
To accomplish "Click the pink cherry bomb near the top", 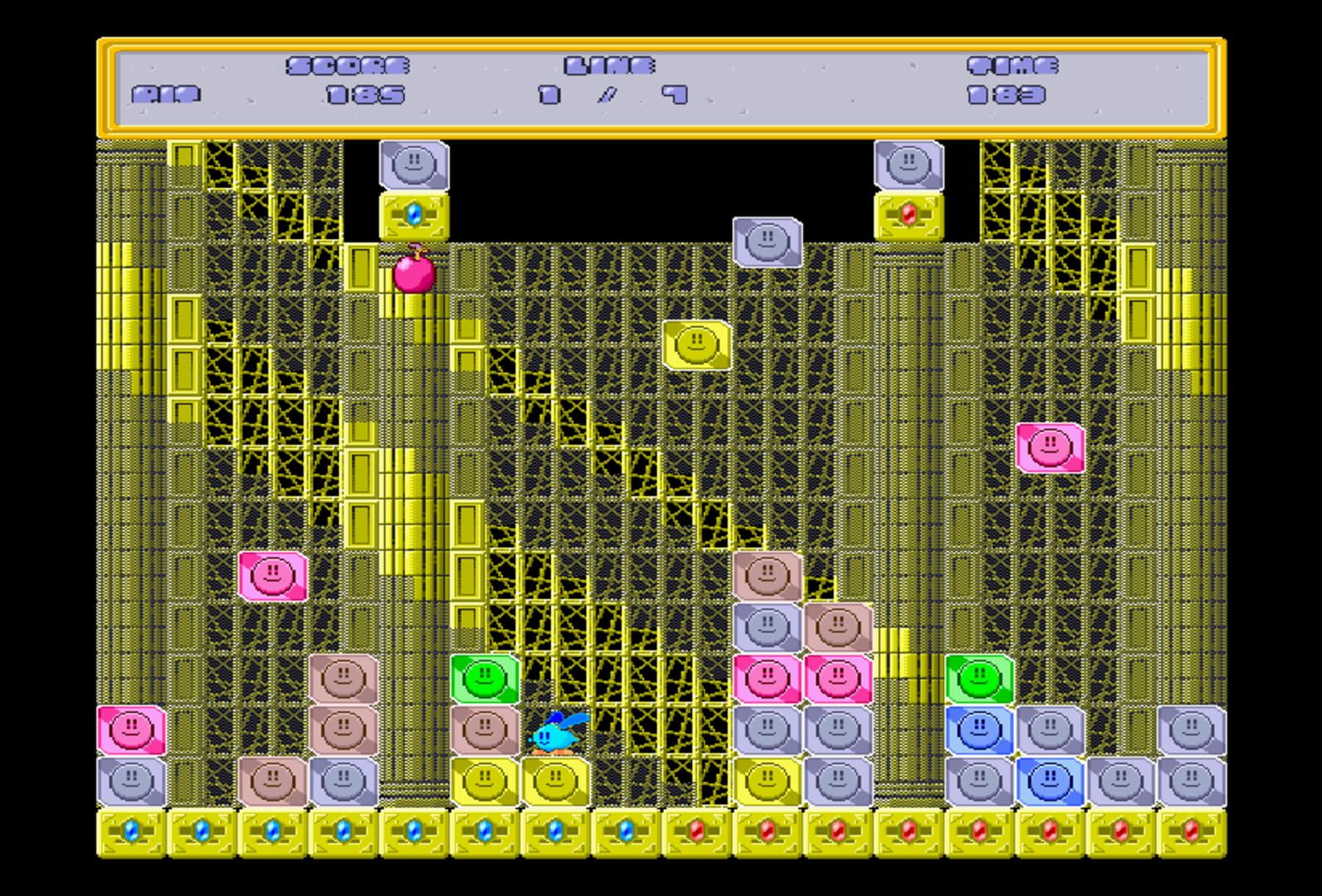I will [416, 276].
